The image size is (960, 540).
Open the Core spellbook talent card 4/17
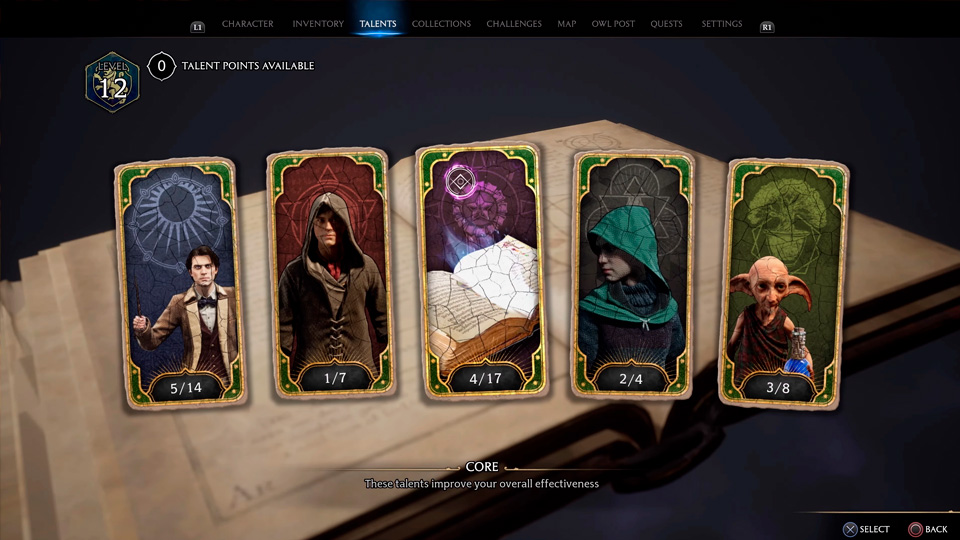pos(482,272)
